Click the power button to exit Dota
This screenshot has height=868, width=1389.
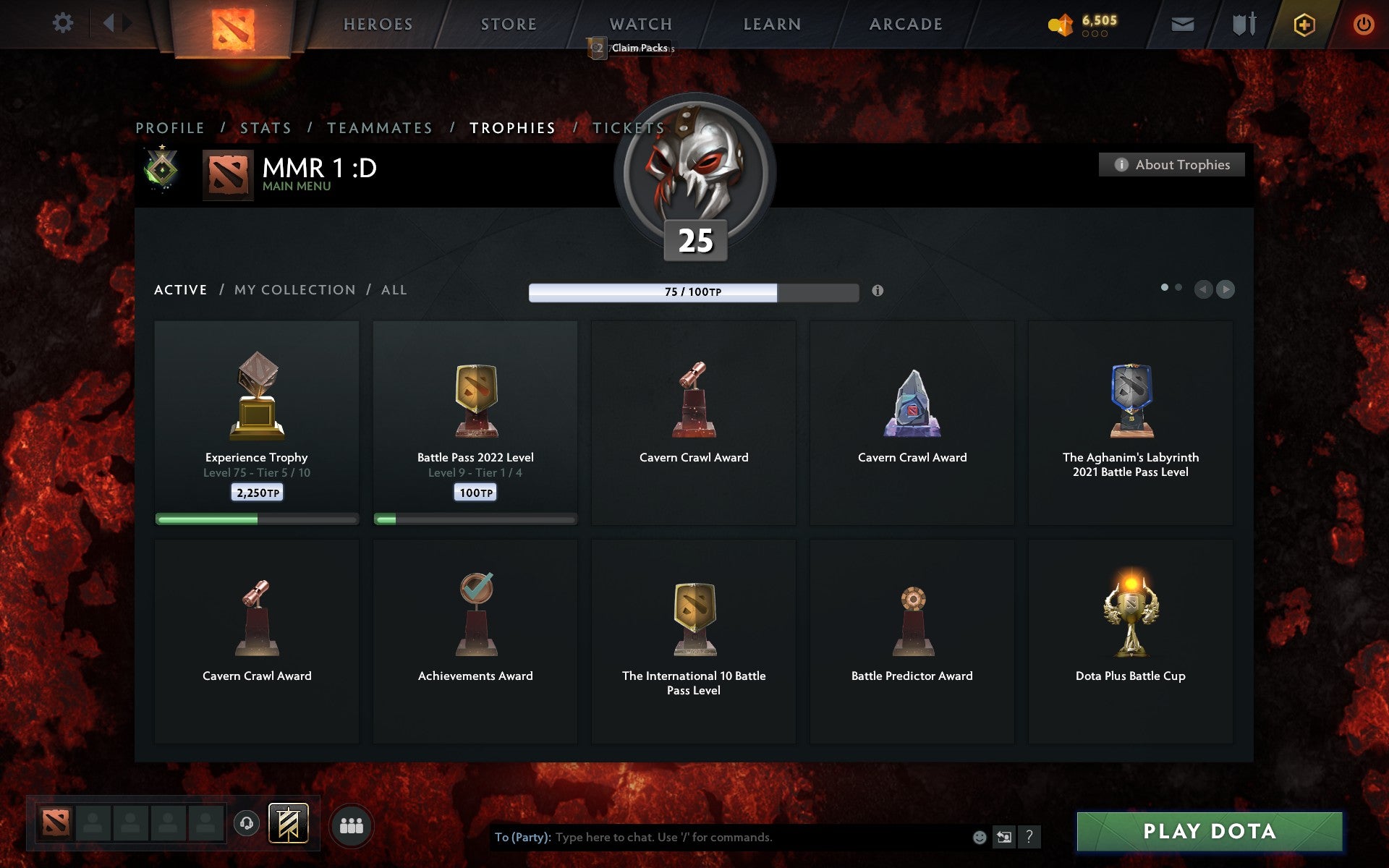pyautogui.click(x=1363, y=23)
